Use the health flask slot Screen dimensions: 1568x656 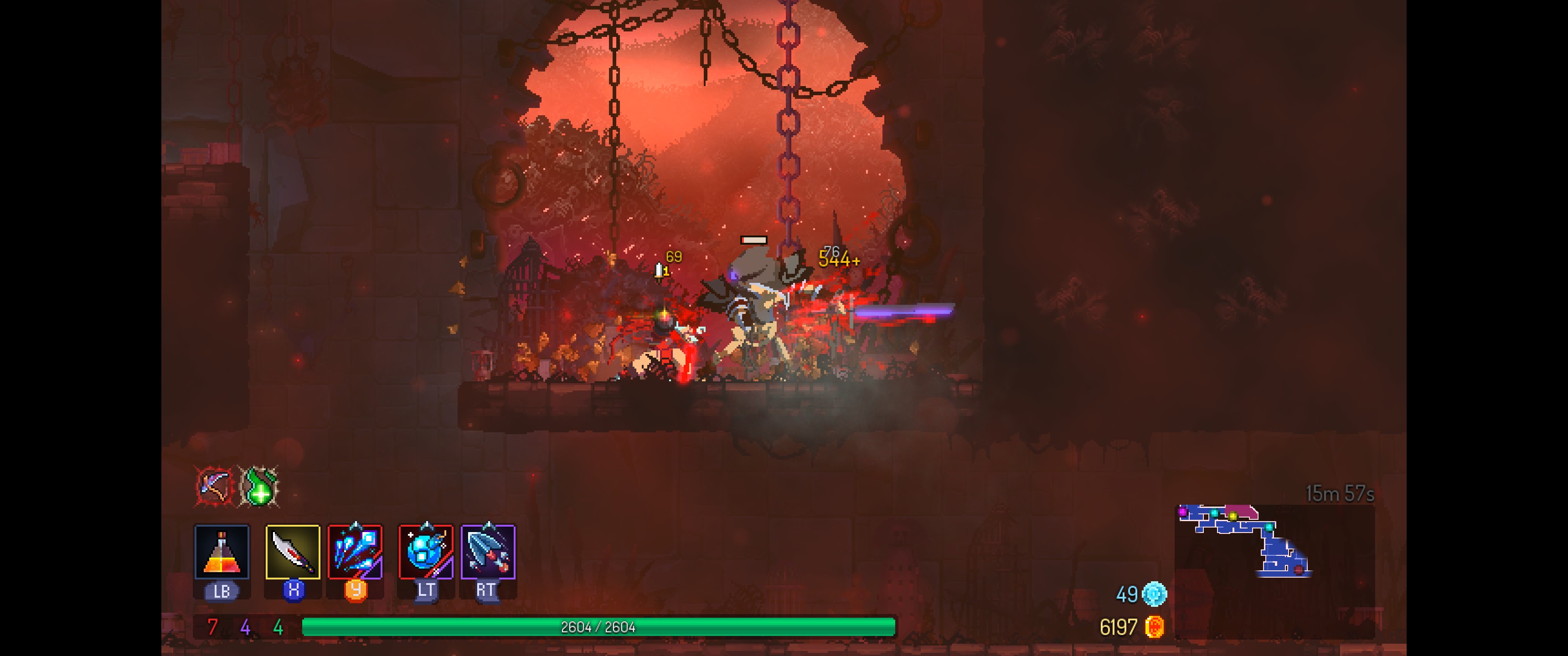(x=222, y=551)
